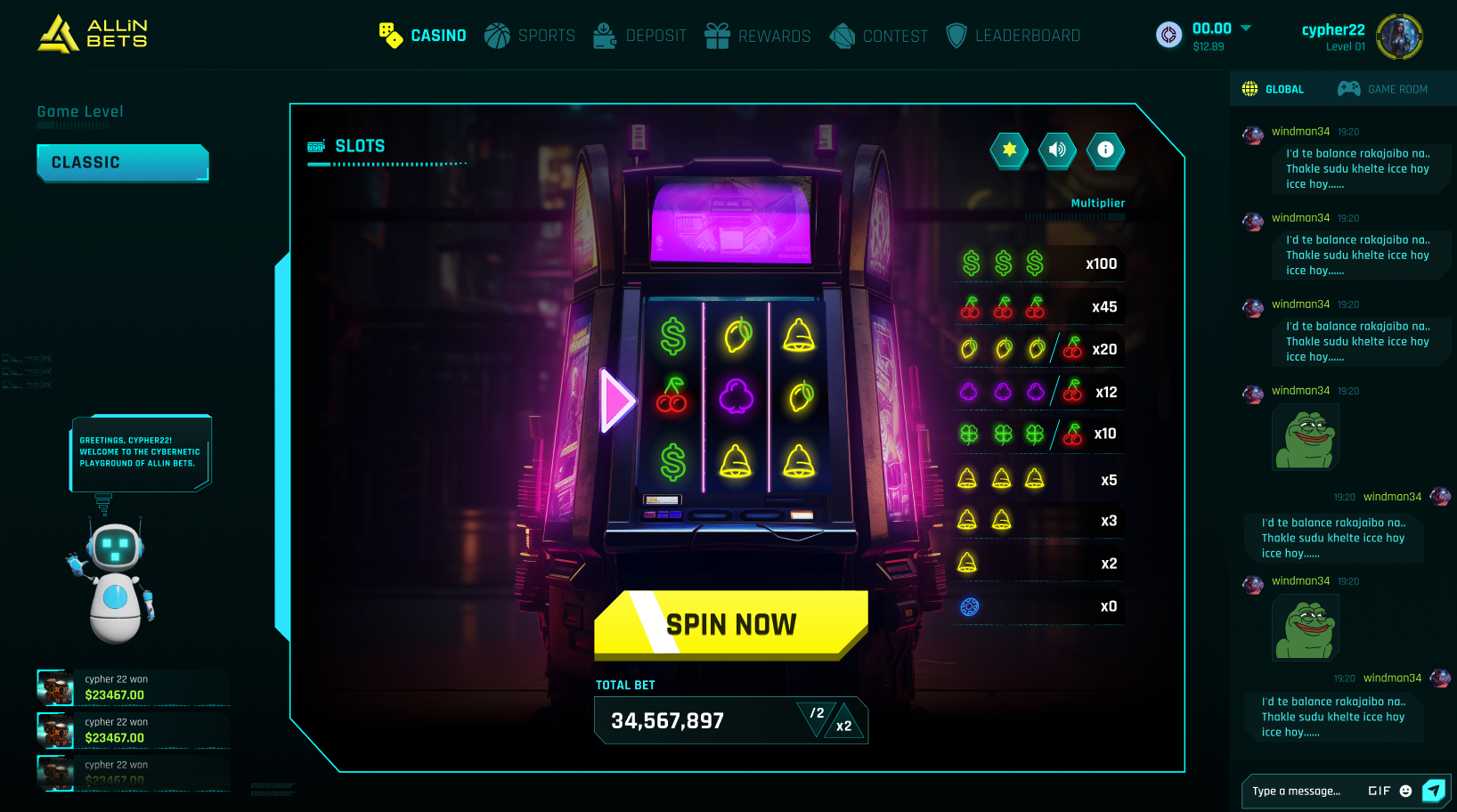
Task: Toggle the x2 multiplier on the bet bar
Action: (842, 725)
